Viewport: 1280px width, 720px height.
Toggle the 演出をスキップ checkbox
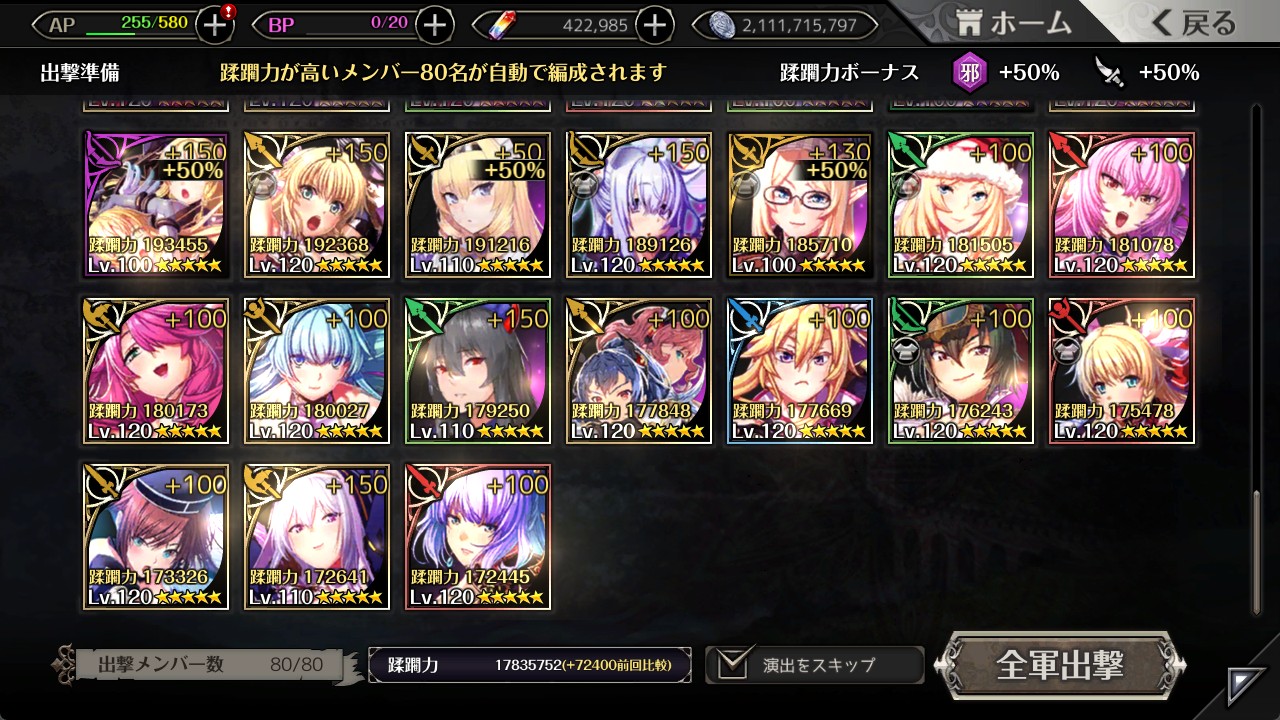735,664
